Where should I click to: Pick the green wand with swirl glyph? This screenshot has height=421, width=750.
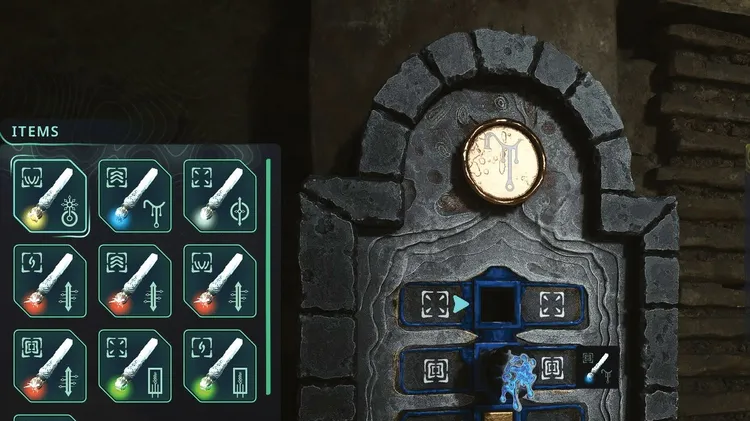click(x=219, y=364)
